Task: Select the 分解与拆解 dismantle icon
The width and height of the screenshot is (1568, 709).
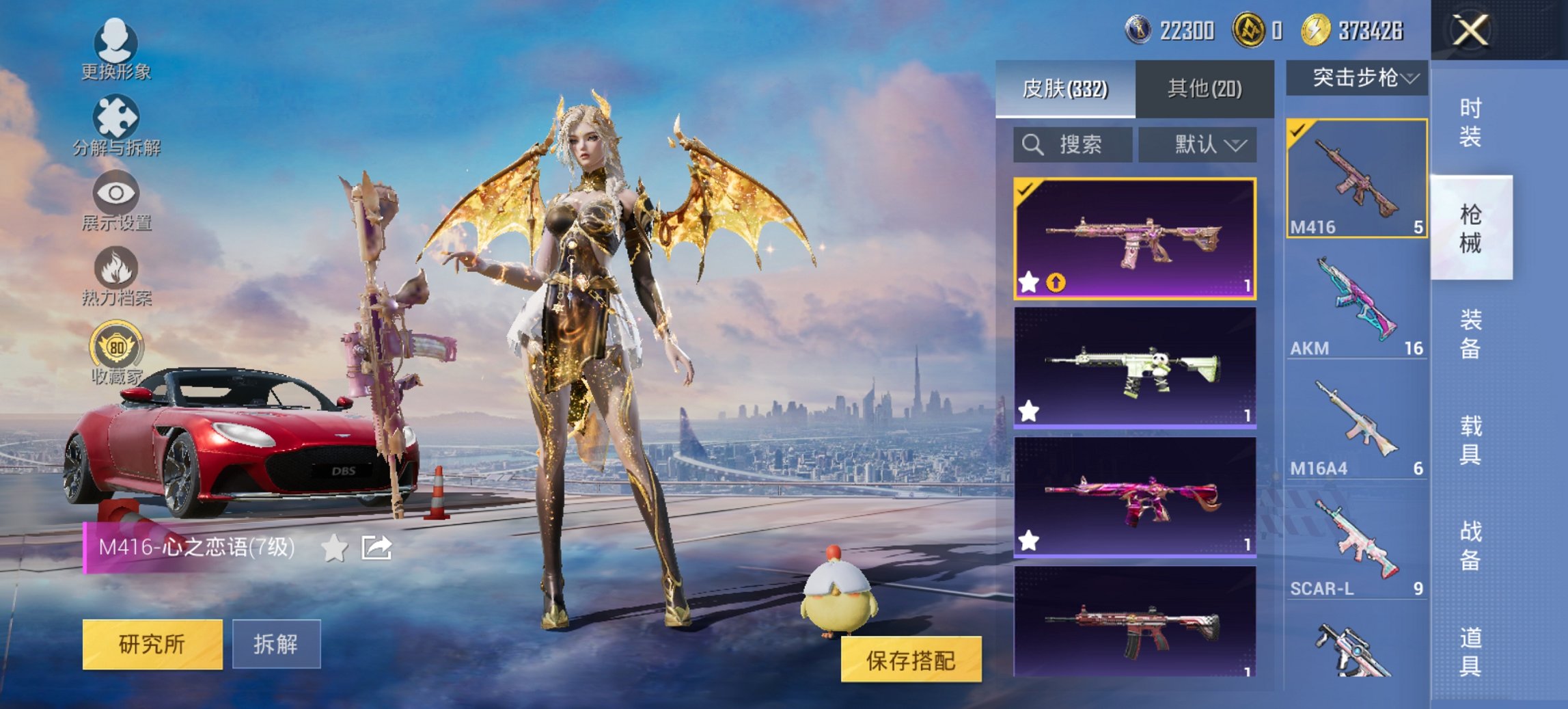Action: (118, 115)
